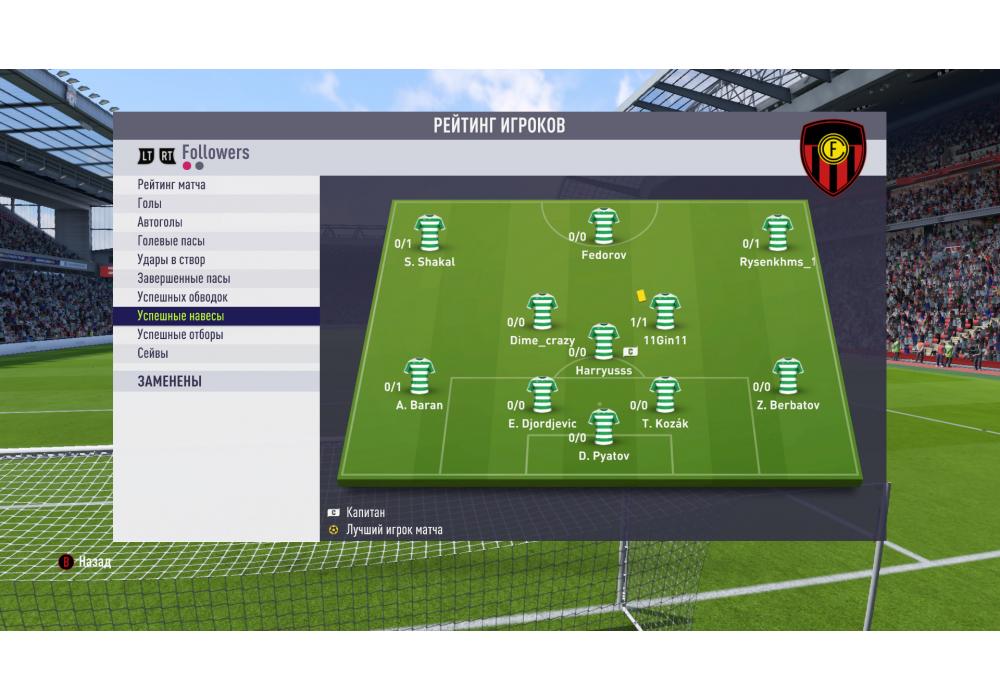This screenshot has height=700, width=1000.
Task: Choose S. Shakal on the pitch
Action: point(430,233)
